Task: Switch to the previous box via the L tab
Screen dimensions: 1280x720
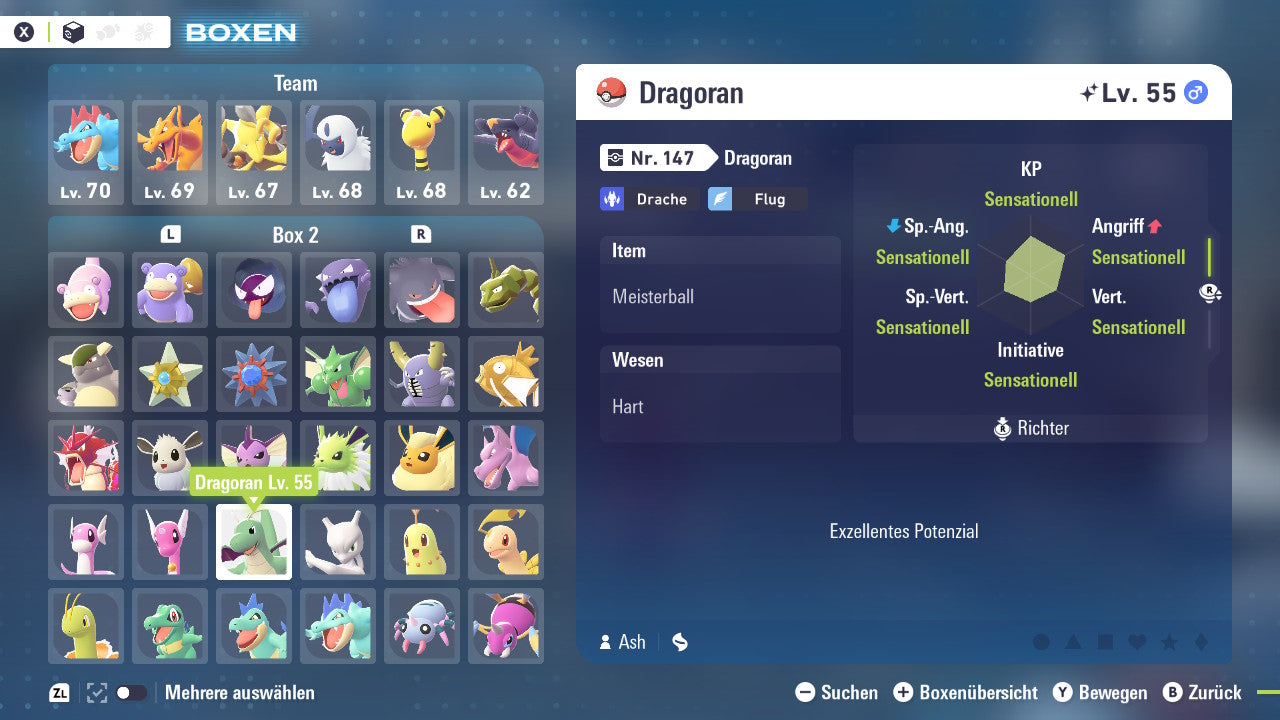Action: coord(170,235)
